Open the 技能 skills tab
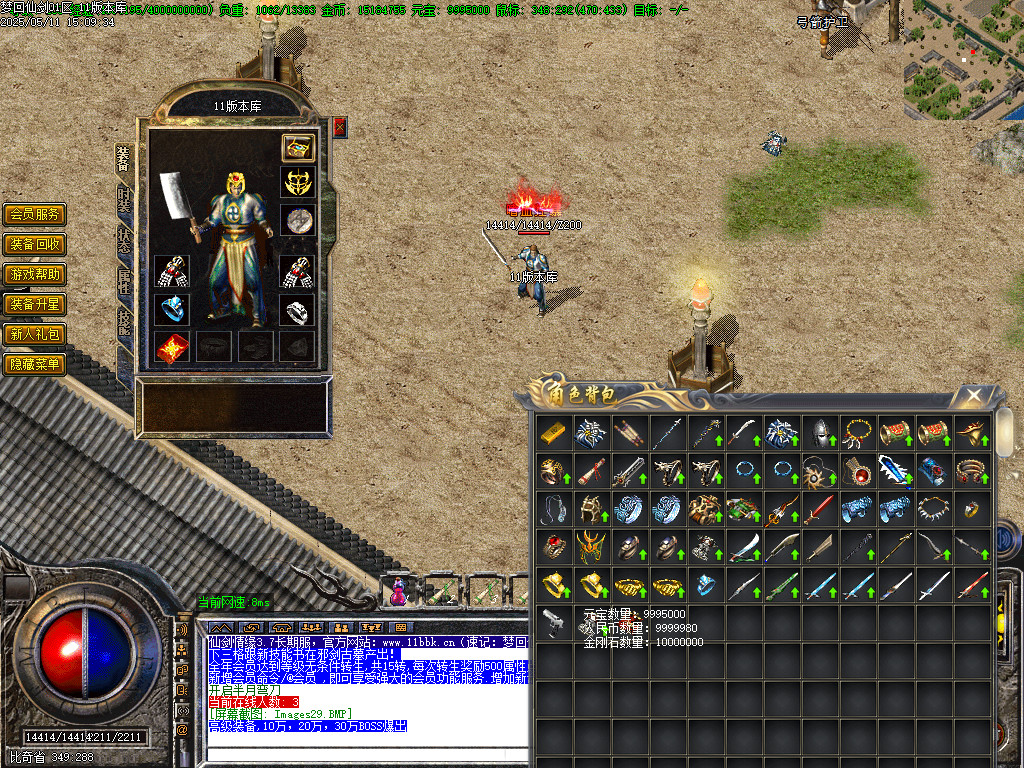This screenshot has height=768, width=1024. (x=124, y=322)
